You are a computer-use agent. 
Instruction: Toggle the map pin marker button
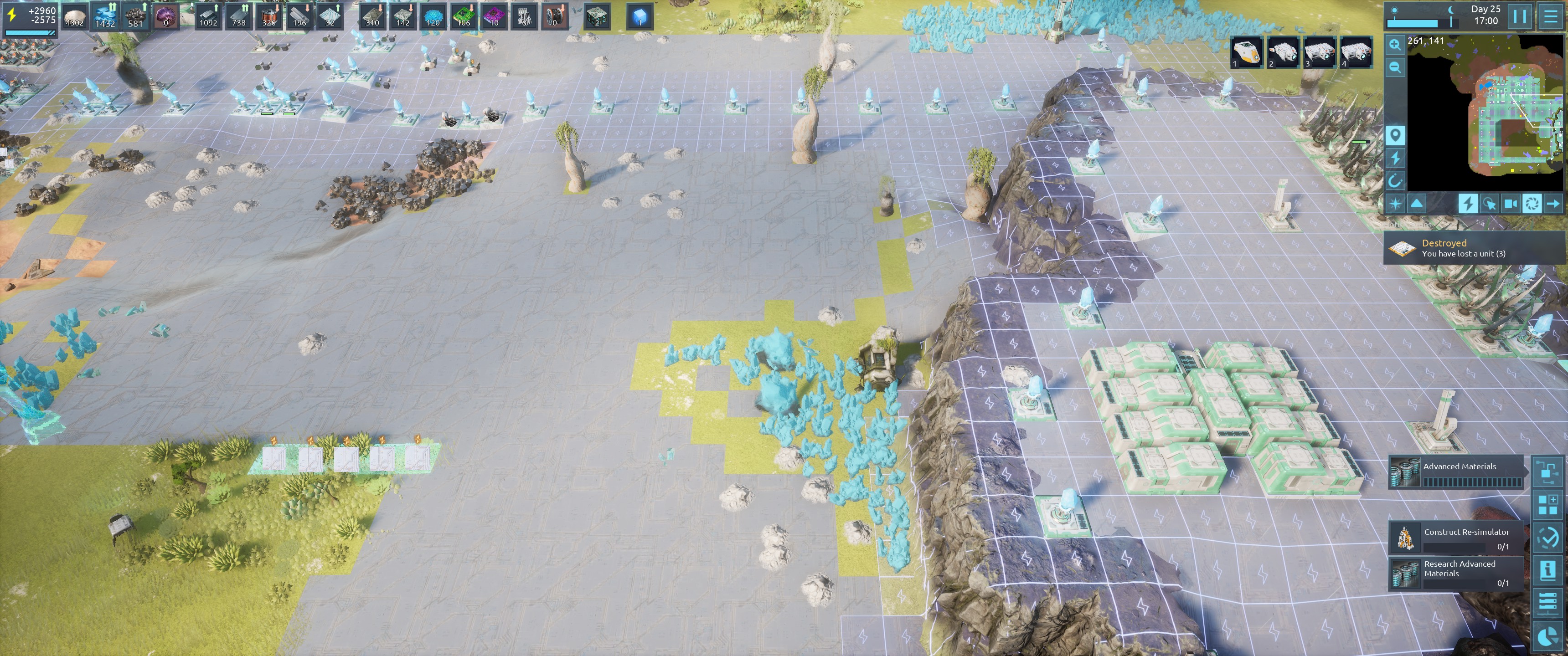(1394, 135)
